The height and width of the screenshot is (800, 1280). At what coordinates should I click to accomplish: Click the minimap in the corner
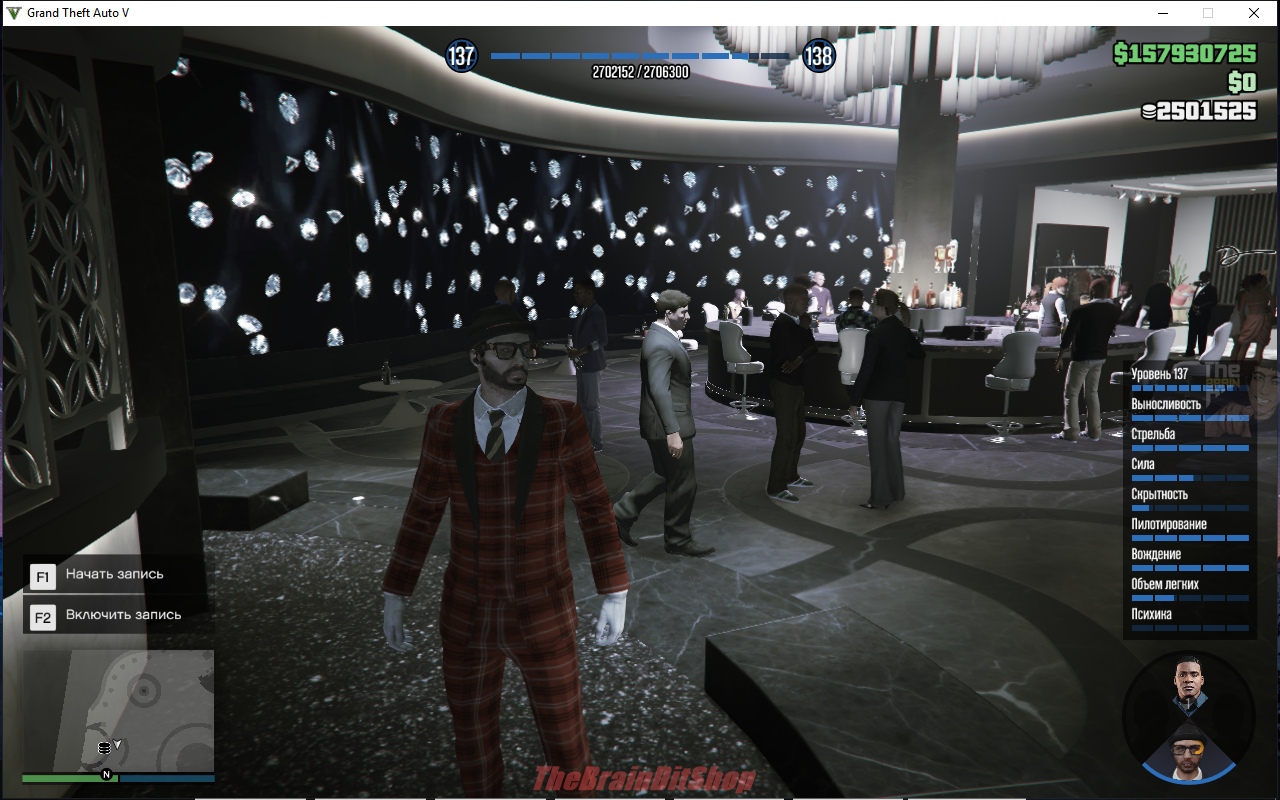(x=118, y=710)
